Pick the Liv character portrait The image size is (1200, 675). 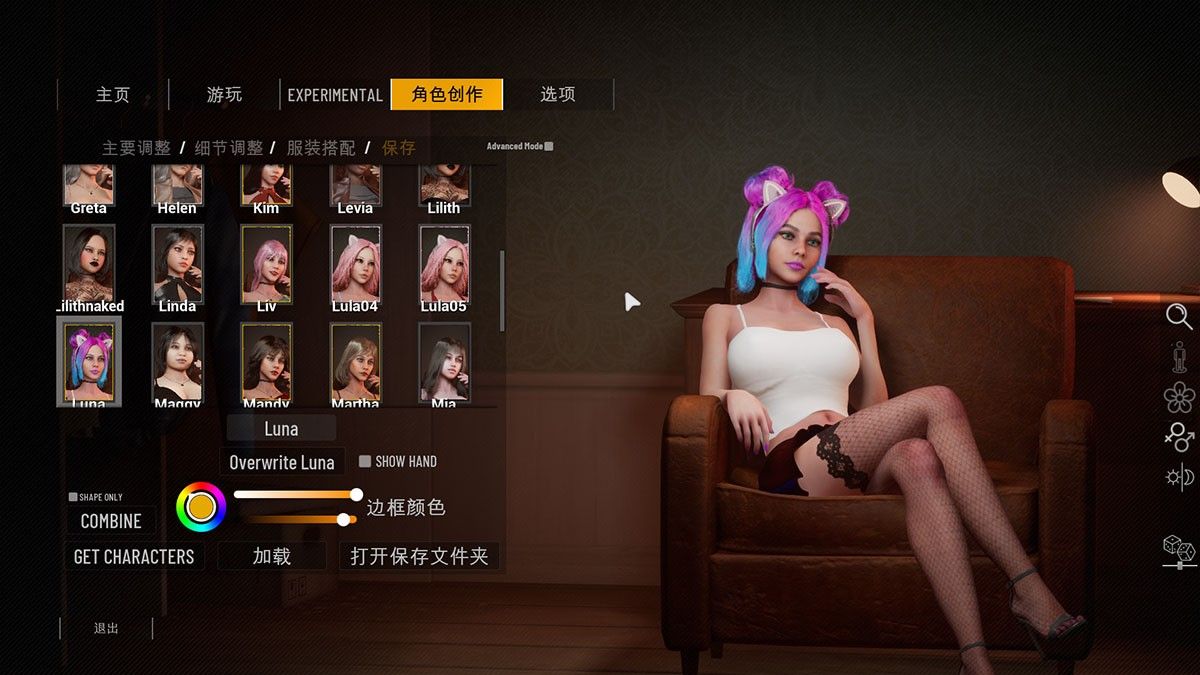tap(266, 264)
